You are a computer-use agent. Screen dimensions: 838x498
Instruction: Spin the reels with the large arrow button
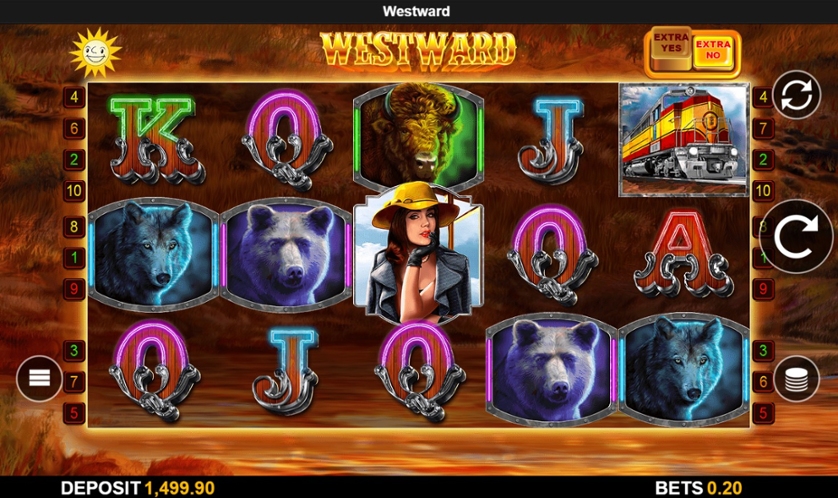[796, 239]
